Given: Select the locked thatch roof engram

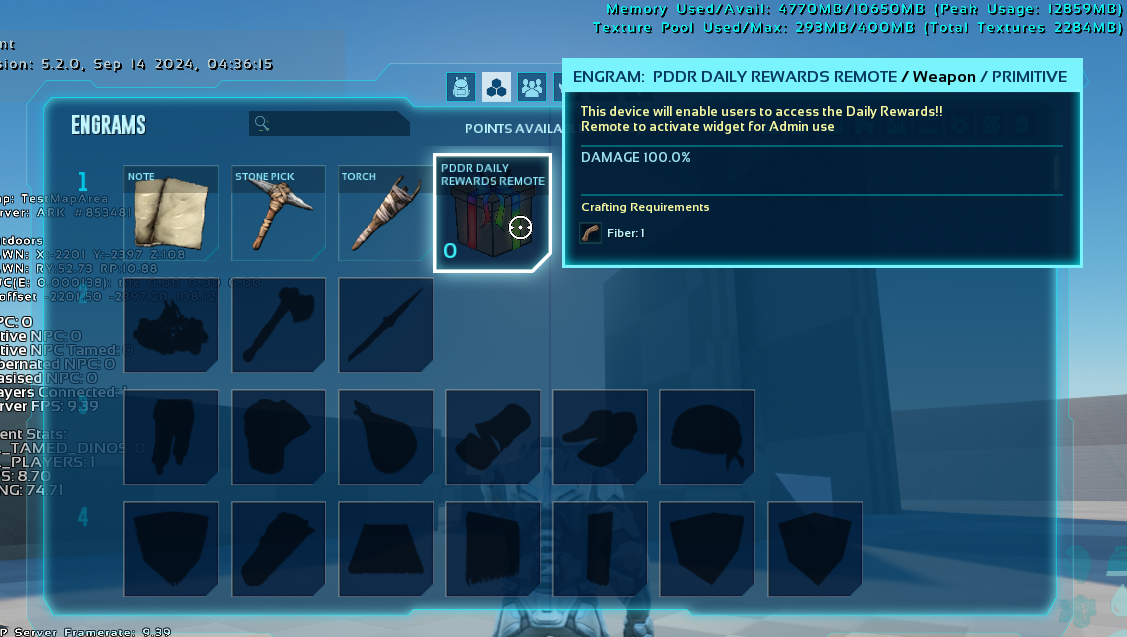Looking at the screenshot, I should point(385,549).
